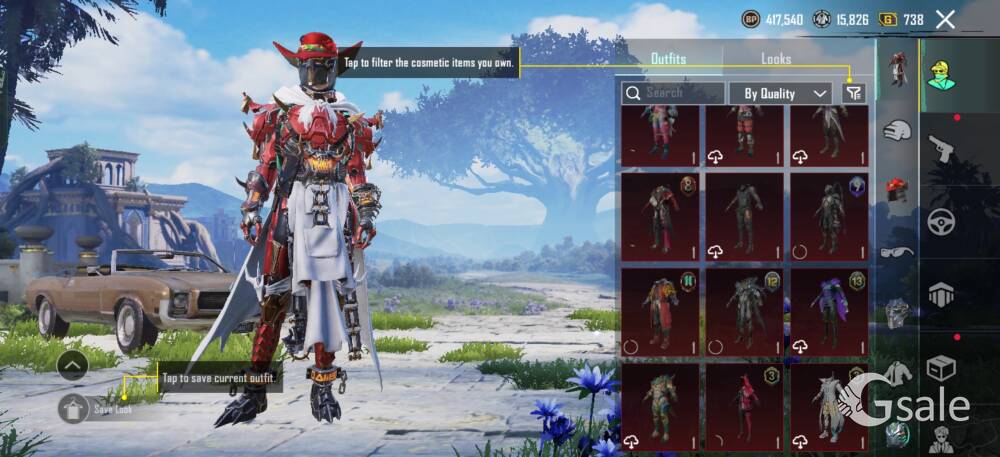
Task: Select the red outfit with badge 8
Action: click(660, 216)
